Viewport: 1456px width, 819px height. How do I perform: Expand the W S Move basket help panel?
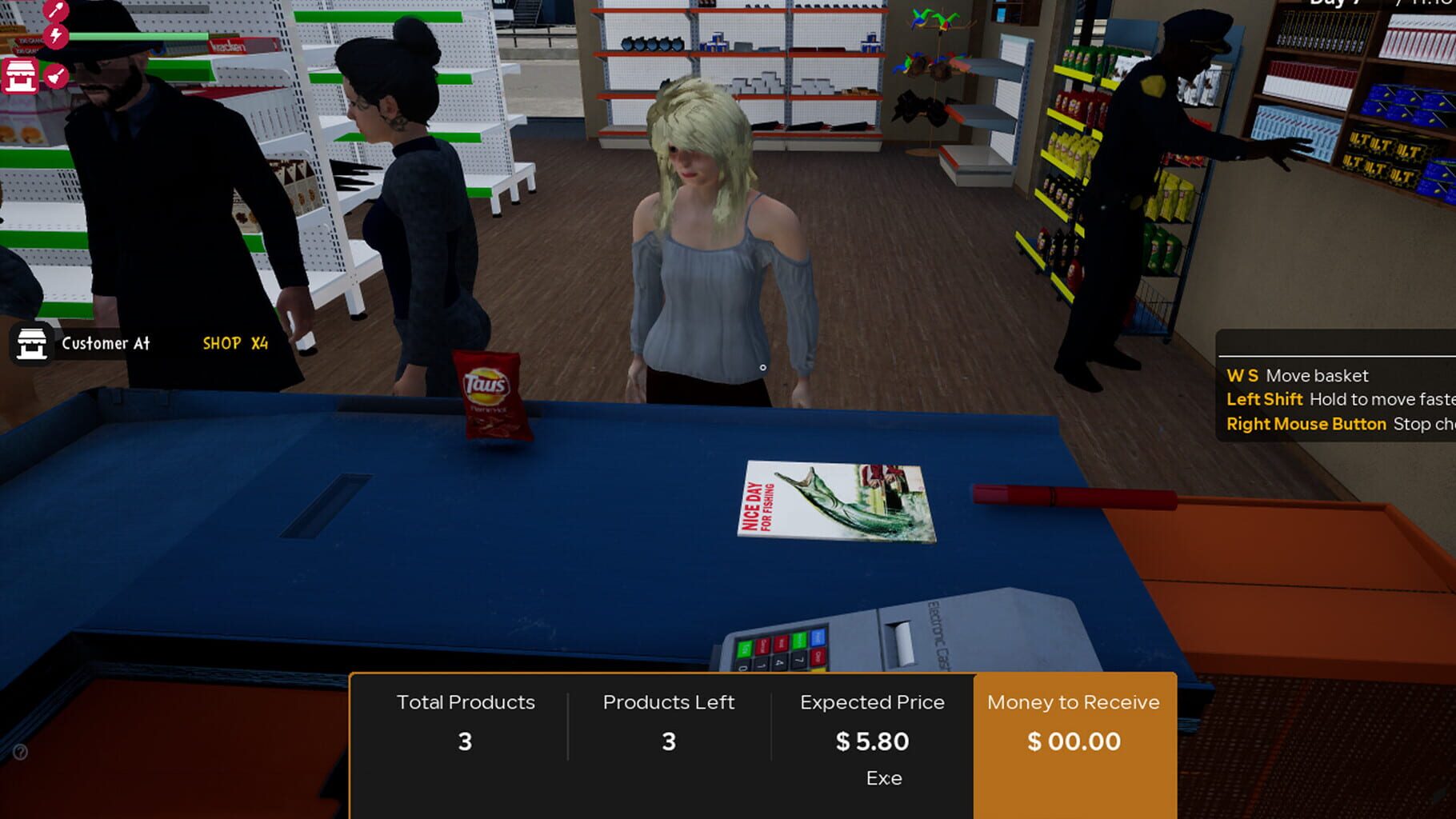(x=1296, y=375)
